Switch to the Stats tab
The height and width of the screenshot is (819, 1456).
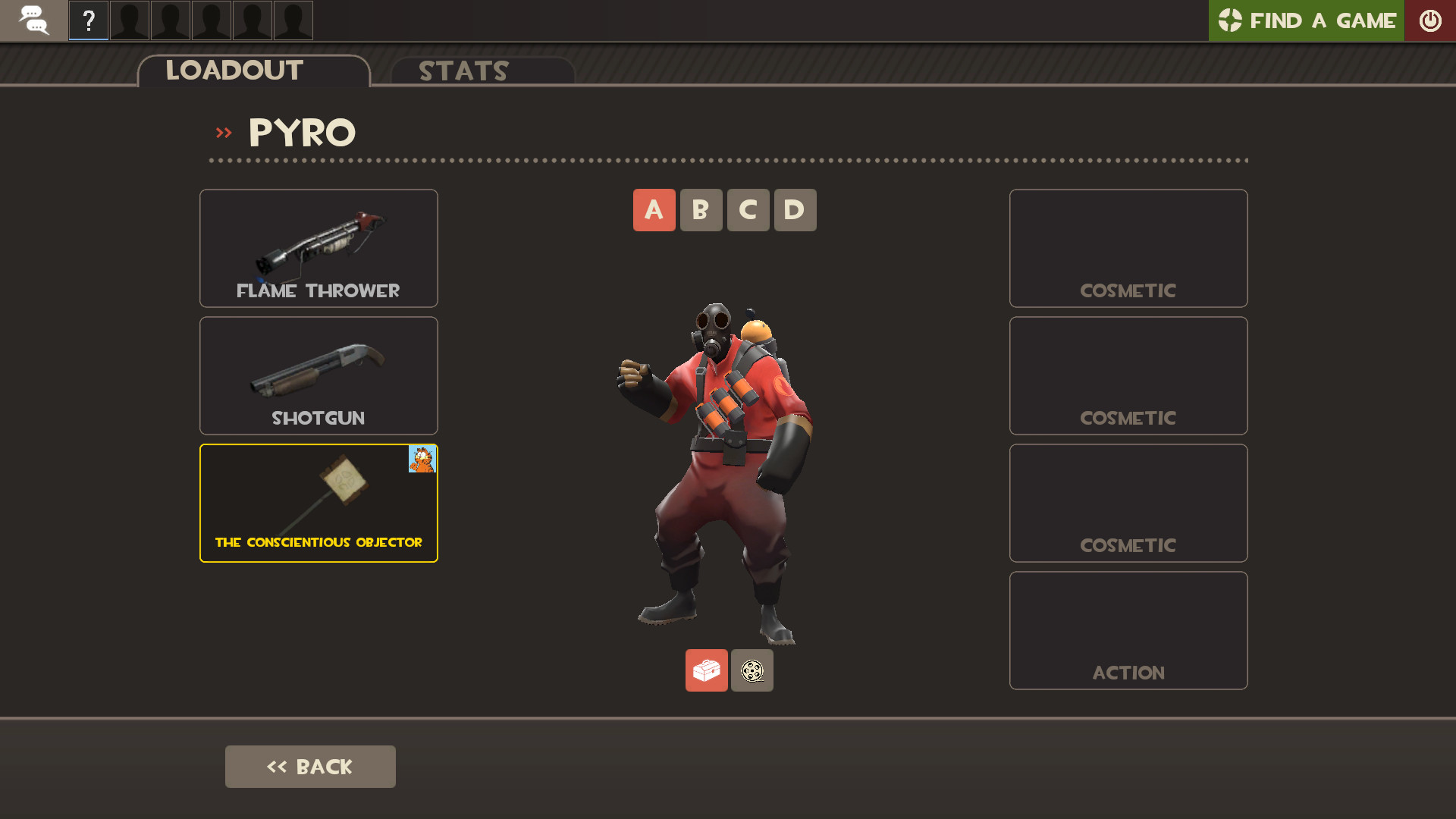[463, 71]
